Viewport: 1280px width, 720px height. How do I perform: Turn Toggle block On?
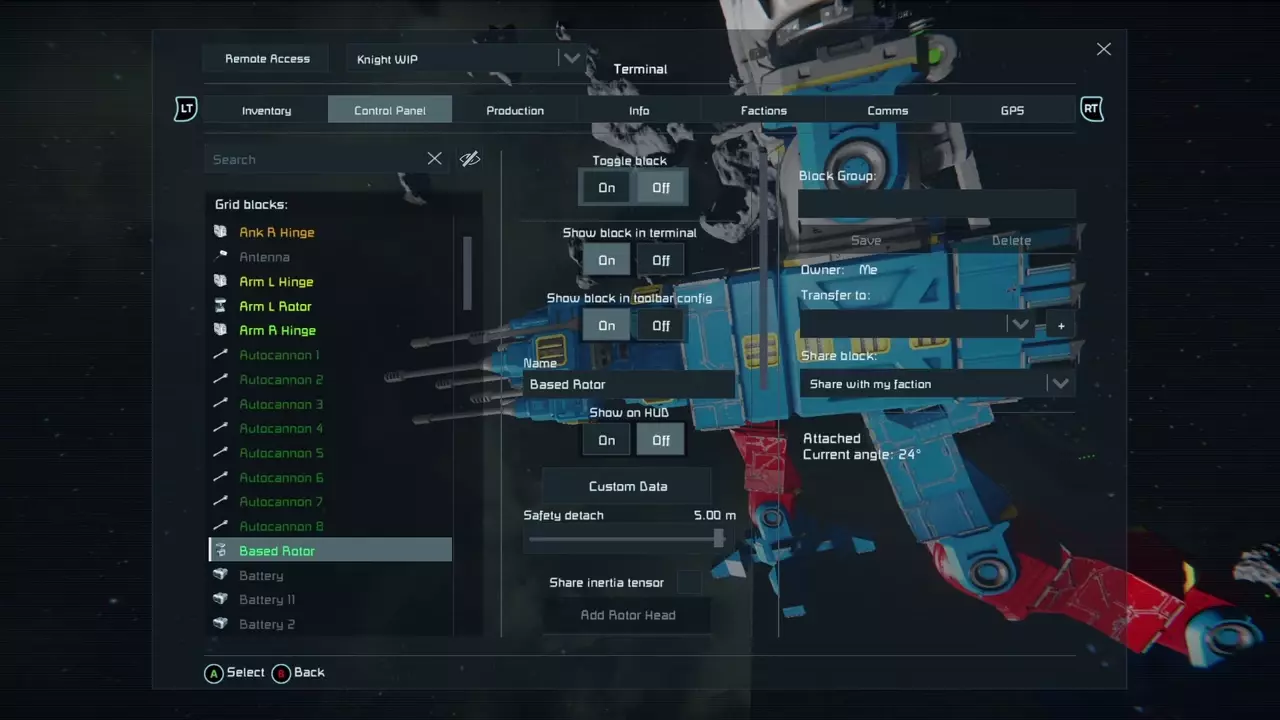pos(606,187)
